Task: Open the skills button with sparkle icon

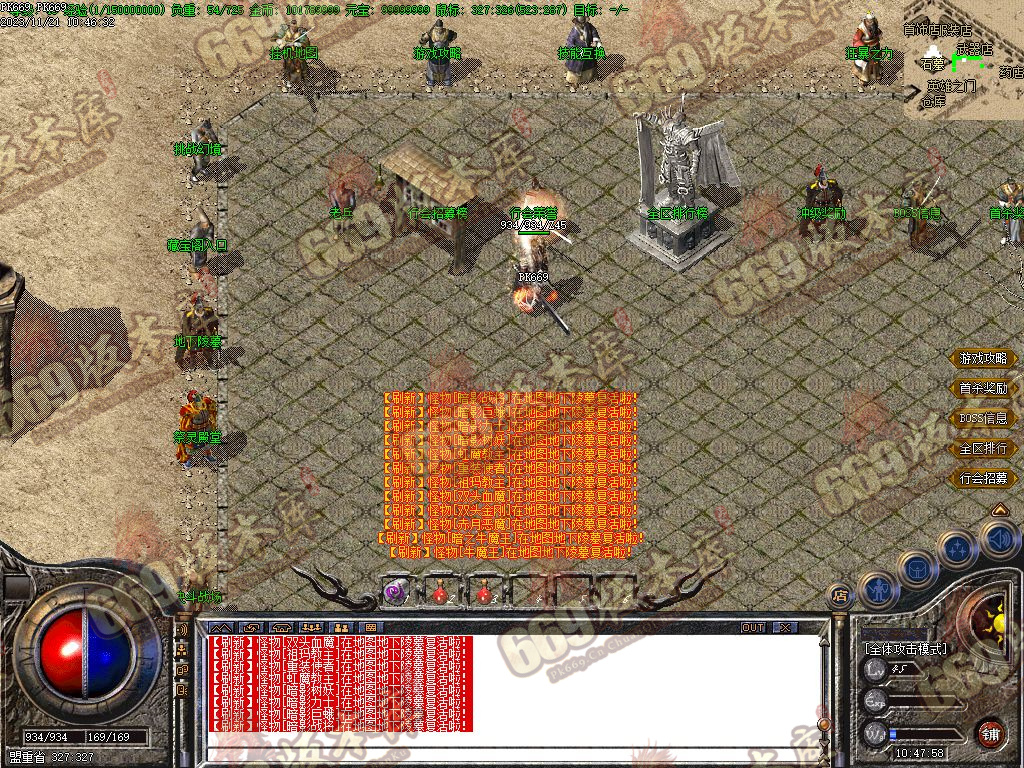Action: pyautogui.click(x=957, y=549)
